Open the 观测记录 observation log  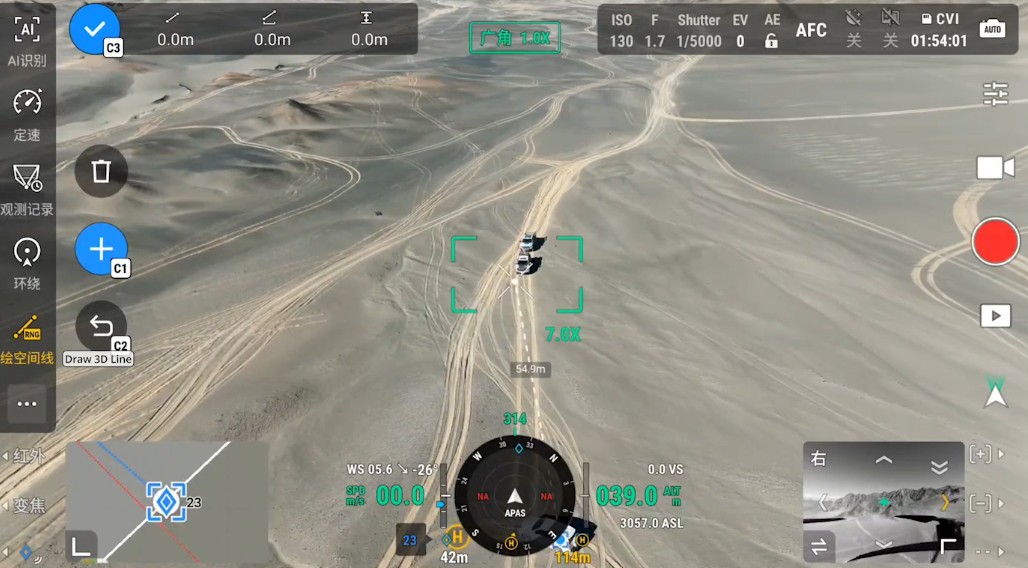coord(27,187)
